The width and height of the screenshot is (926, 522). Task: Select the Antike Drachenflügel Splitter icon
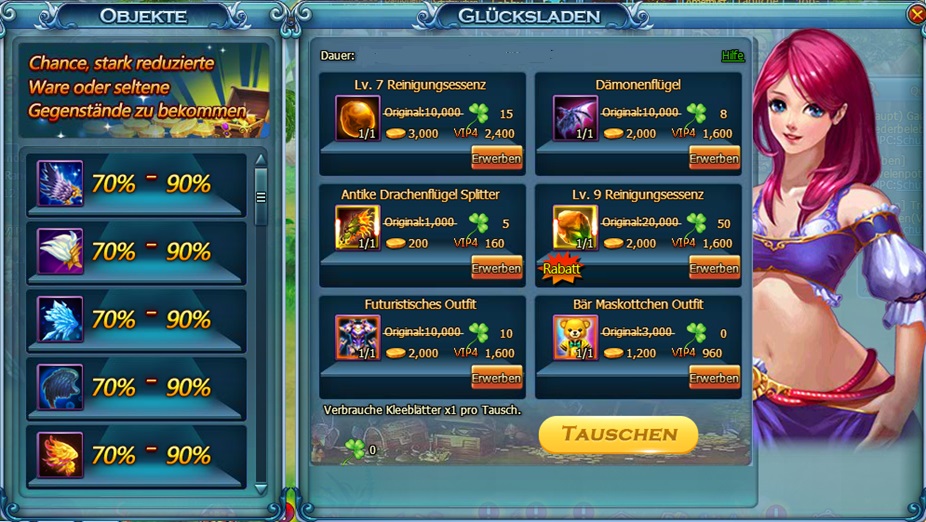pos(357,228)
